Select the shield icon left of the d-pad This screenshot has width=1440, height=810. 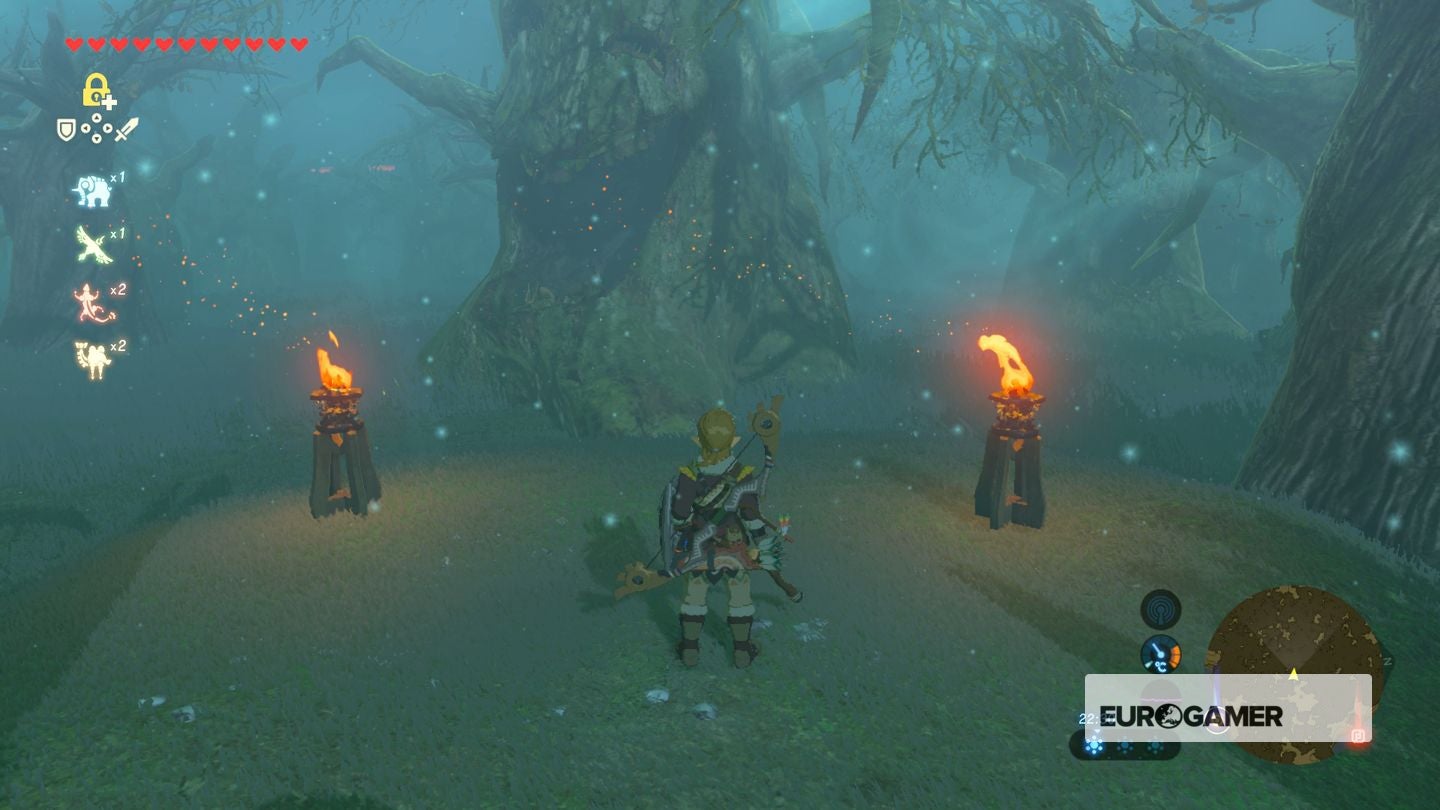67,129
